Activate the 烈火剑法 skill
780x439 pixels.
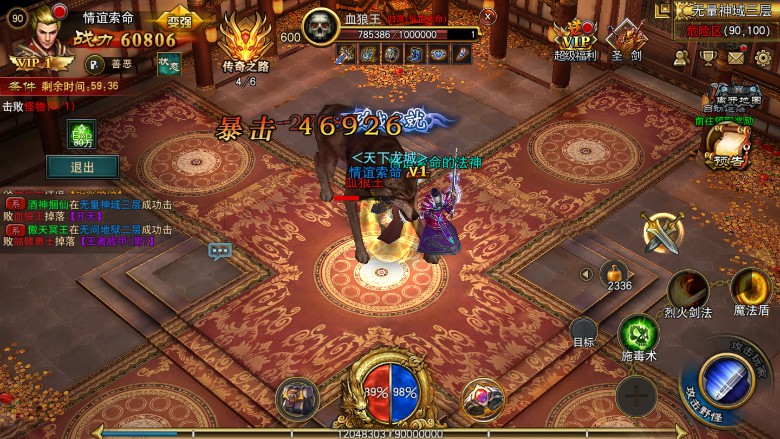(x=688, y=290)
